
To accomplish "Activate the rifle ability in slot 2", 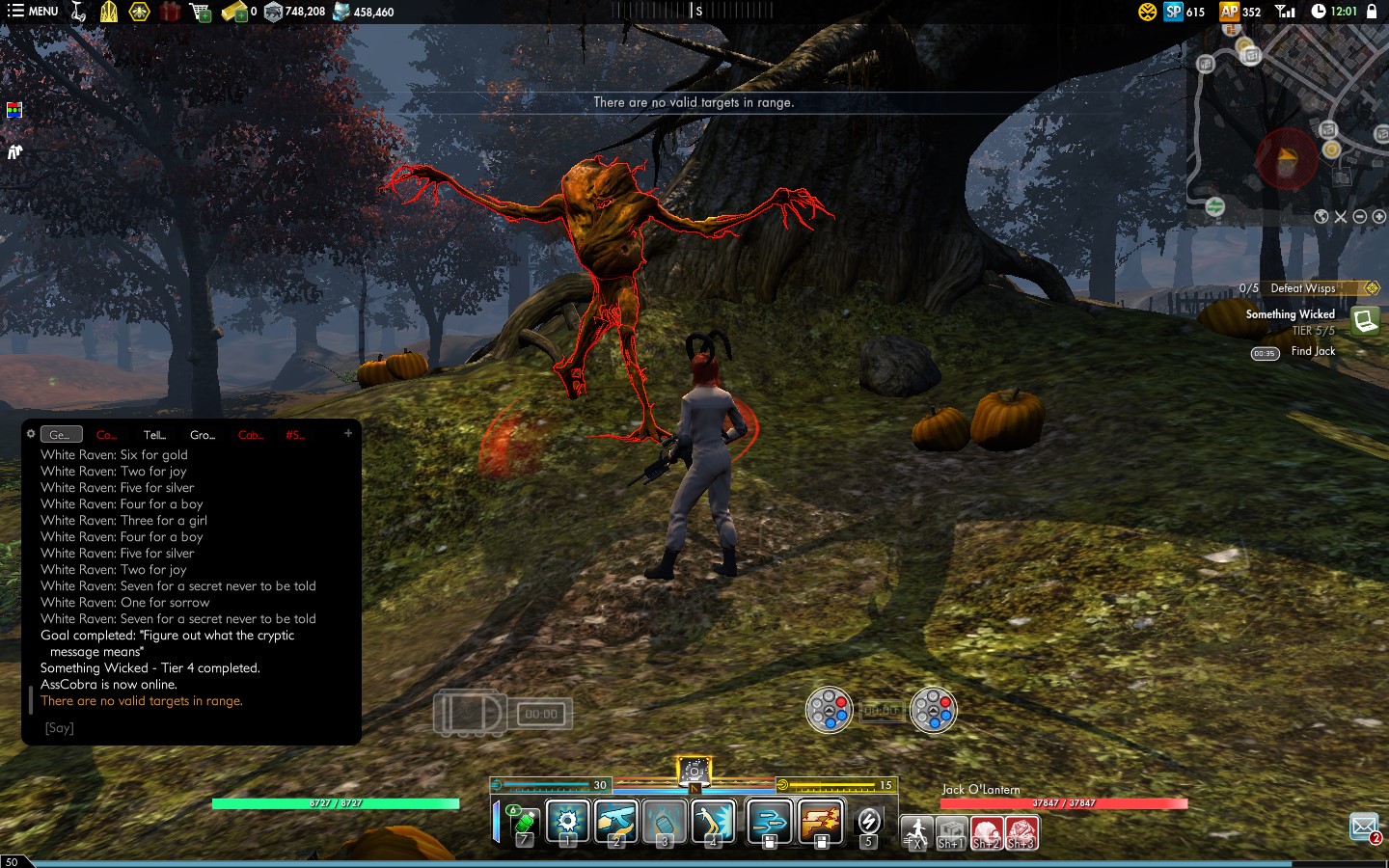I will point(615,823).
